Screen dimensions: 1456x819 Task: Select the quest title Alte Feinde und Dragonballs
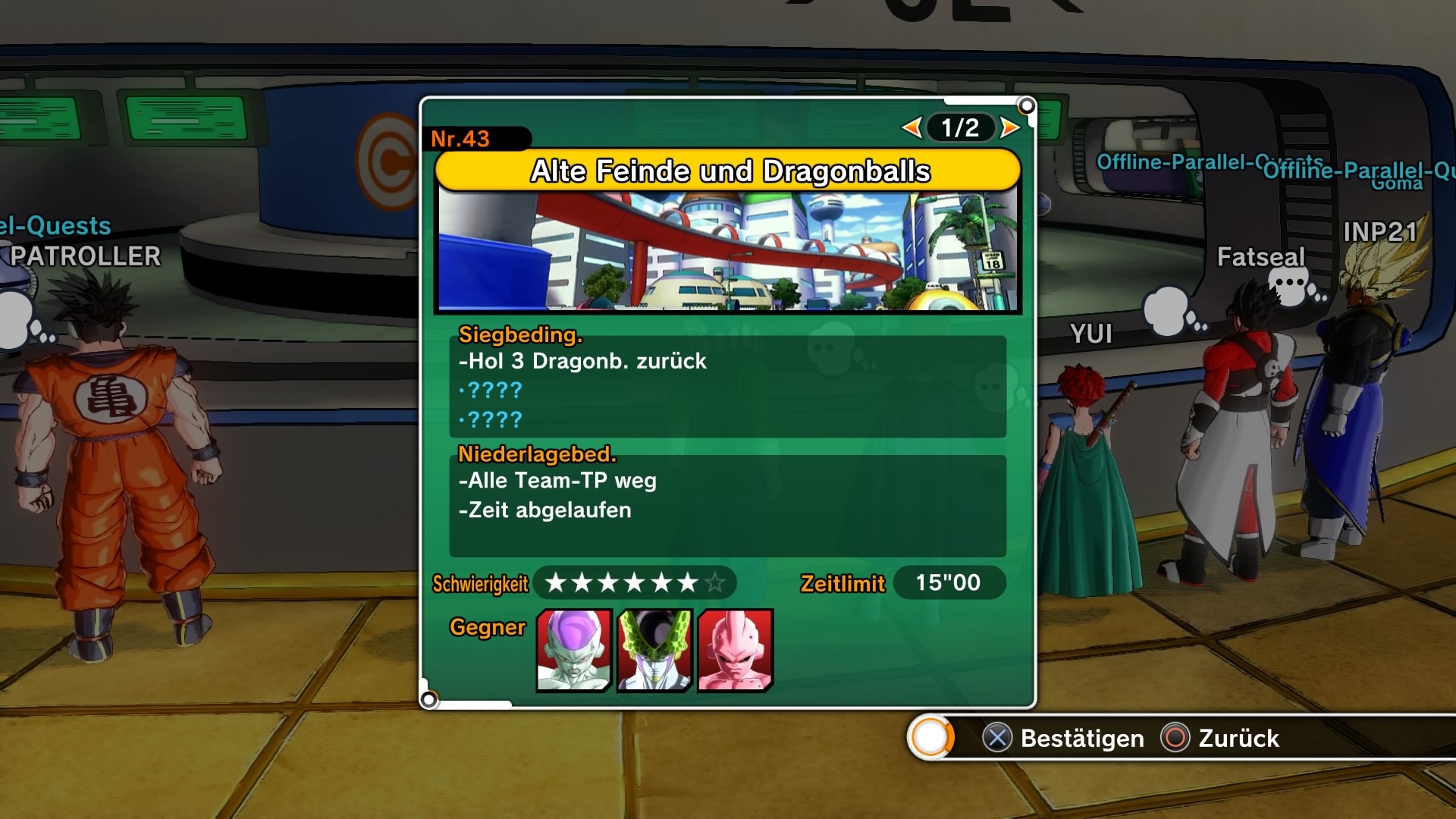click(729, 171)
